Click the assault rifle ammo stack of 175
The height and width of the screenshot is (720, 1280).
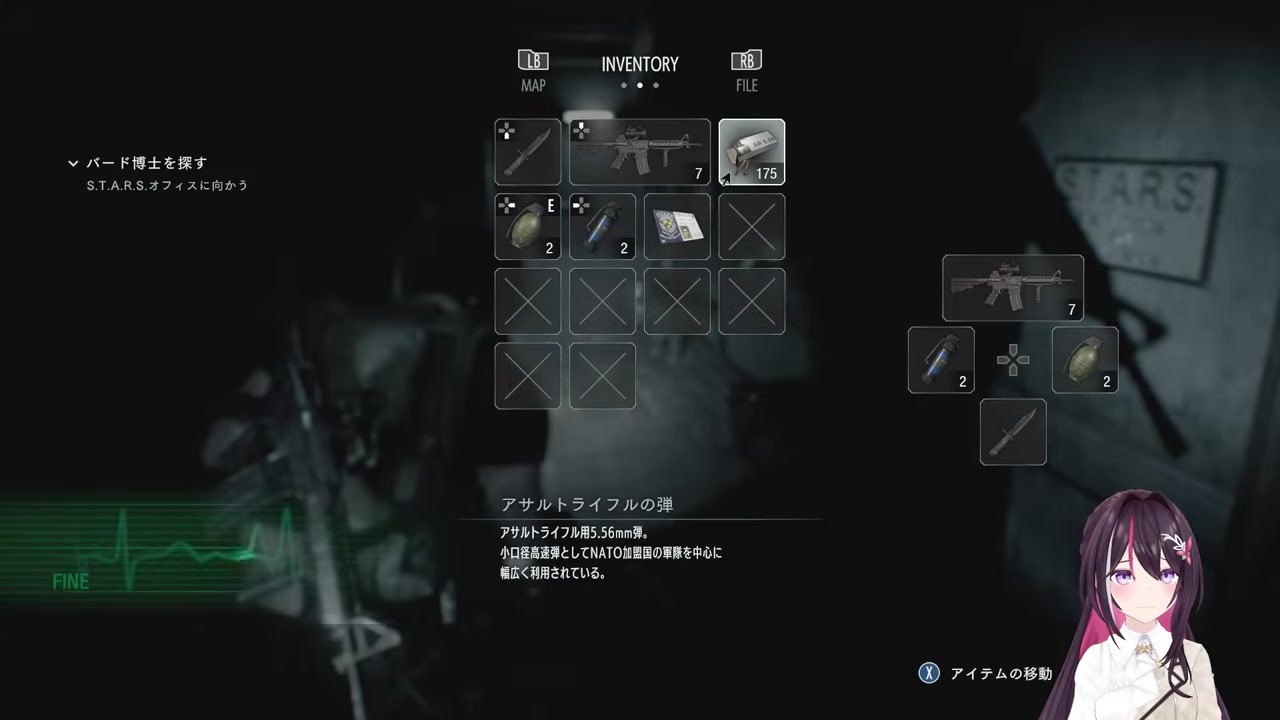tap(751, 152)
